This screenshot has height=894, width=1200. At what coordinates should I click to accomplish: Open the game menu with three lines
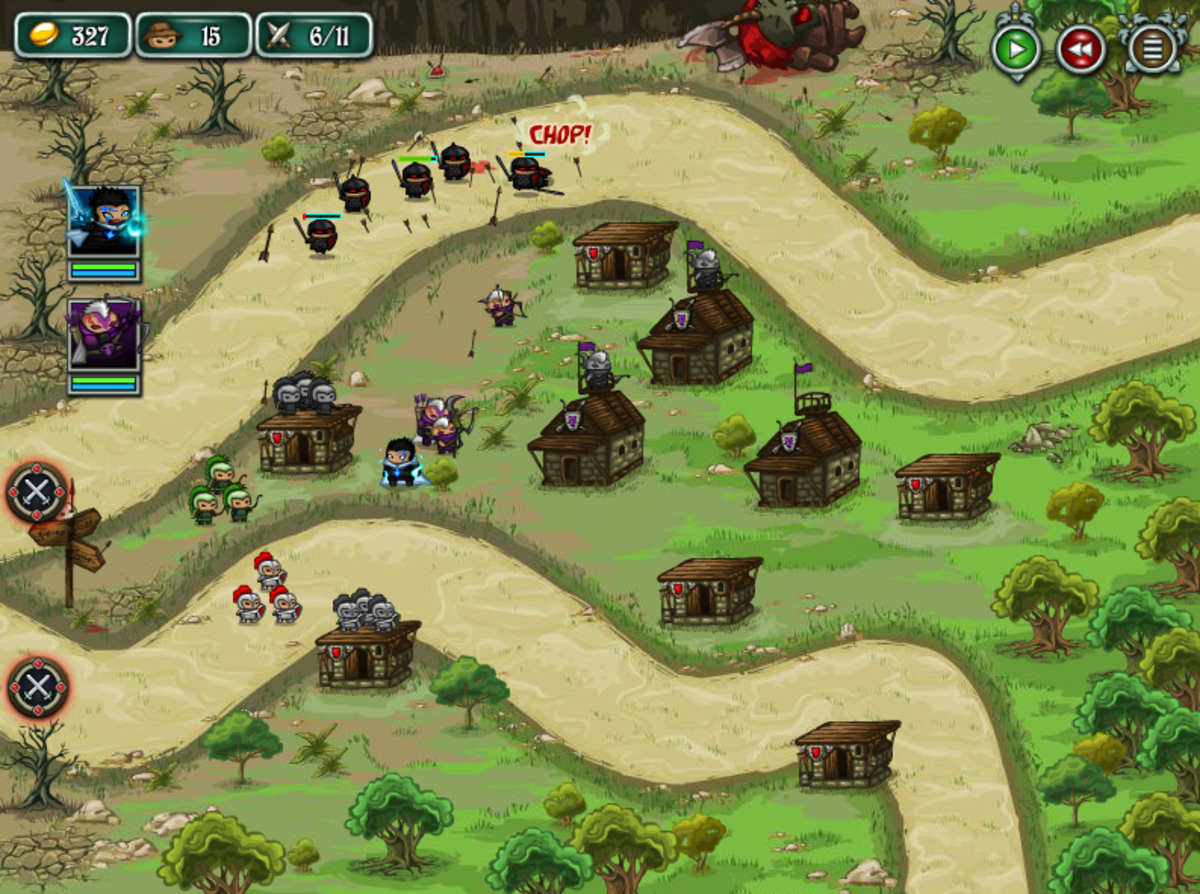1152,48
